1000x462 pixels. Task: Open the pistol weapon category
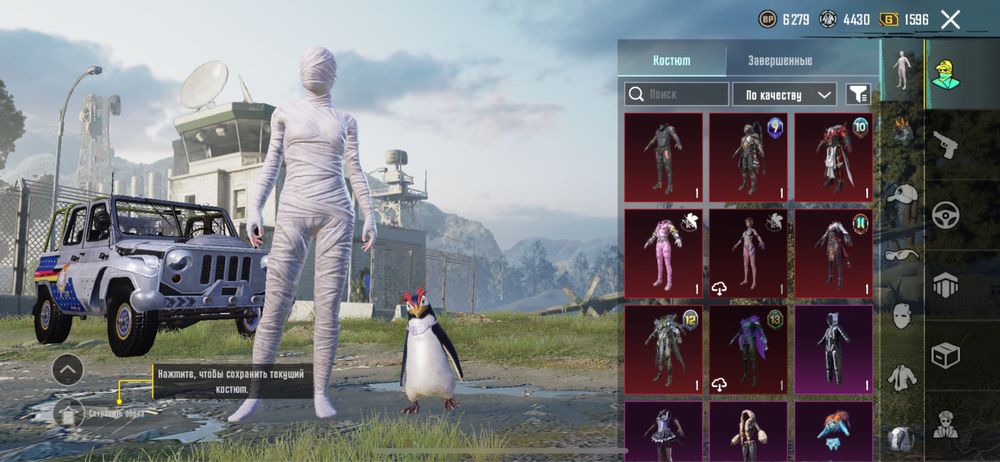[945, 146]
